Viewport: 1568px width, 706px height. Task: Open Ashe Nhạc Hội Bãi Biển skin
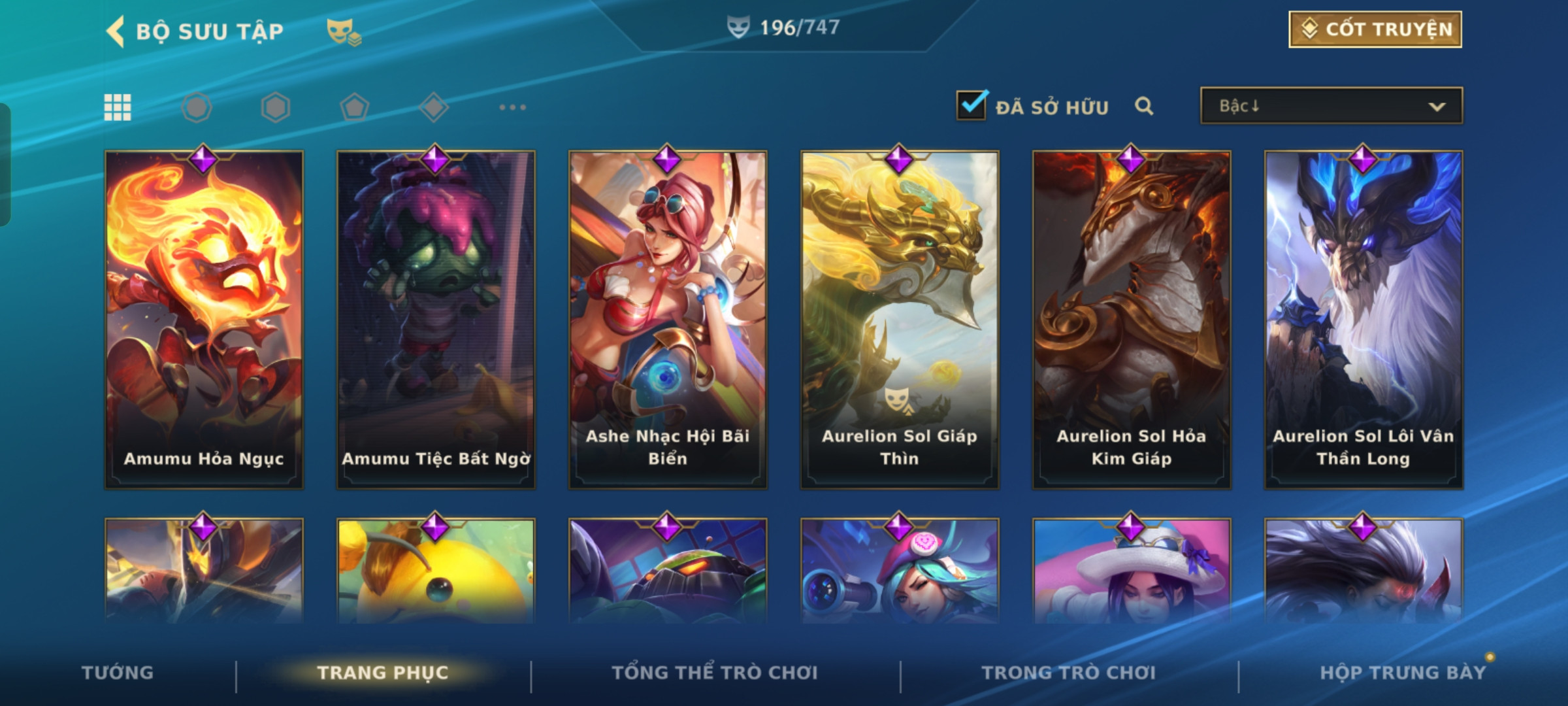coord(668,320)
